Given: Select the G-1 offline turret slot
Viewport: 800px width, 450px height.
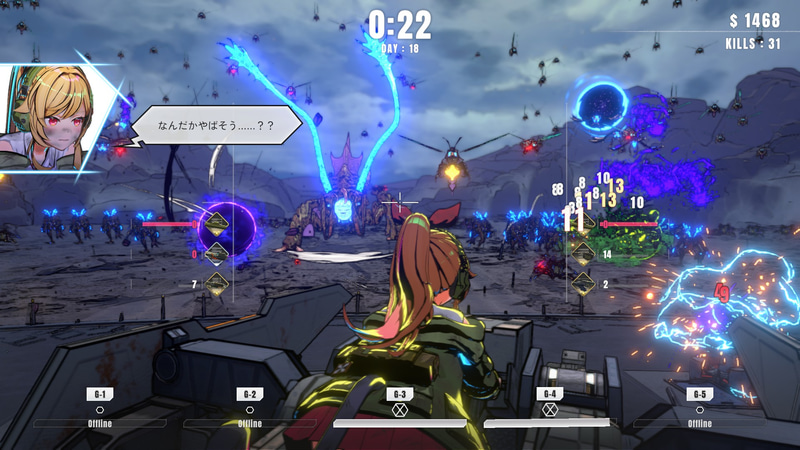Looking at the screenshot, I should tap(100, 408).
